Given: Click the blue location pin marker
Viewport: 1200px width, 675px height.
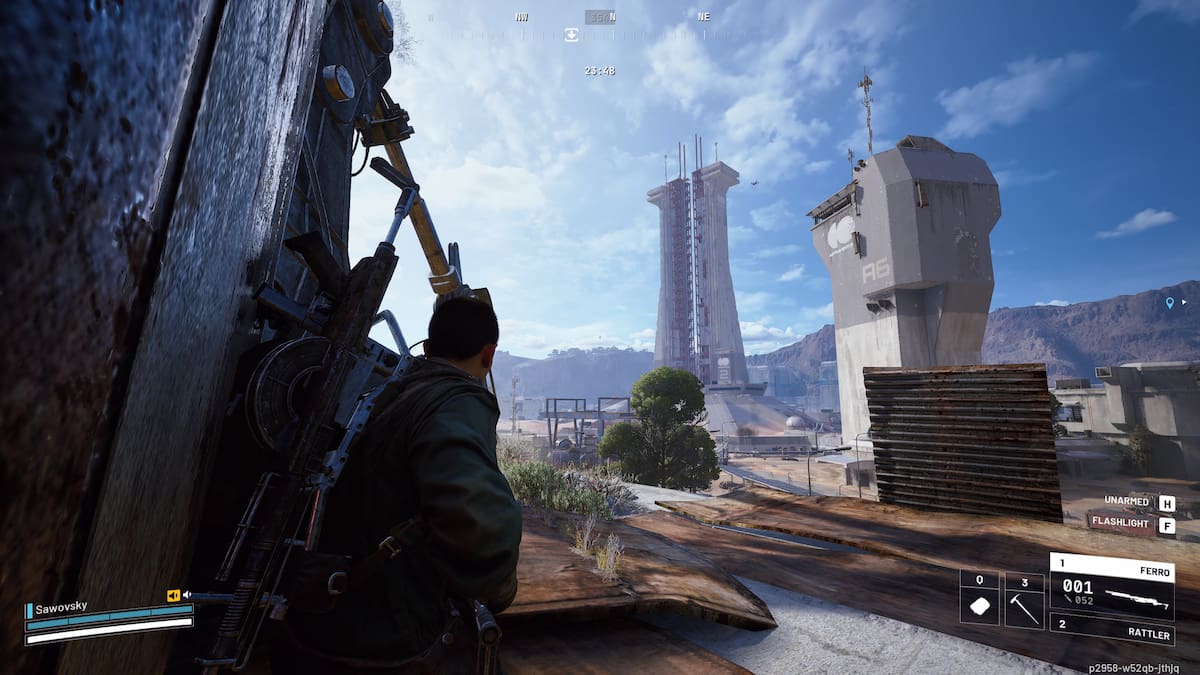Looking at the screenshot, I should tap(1169, 302).
